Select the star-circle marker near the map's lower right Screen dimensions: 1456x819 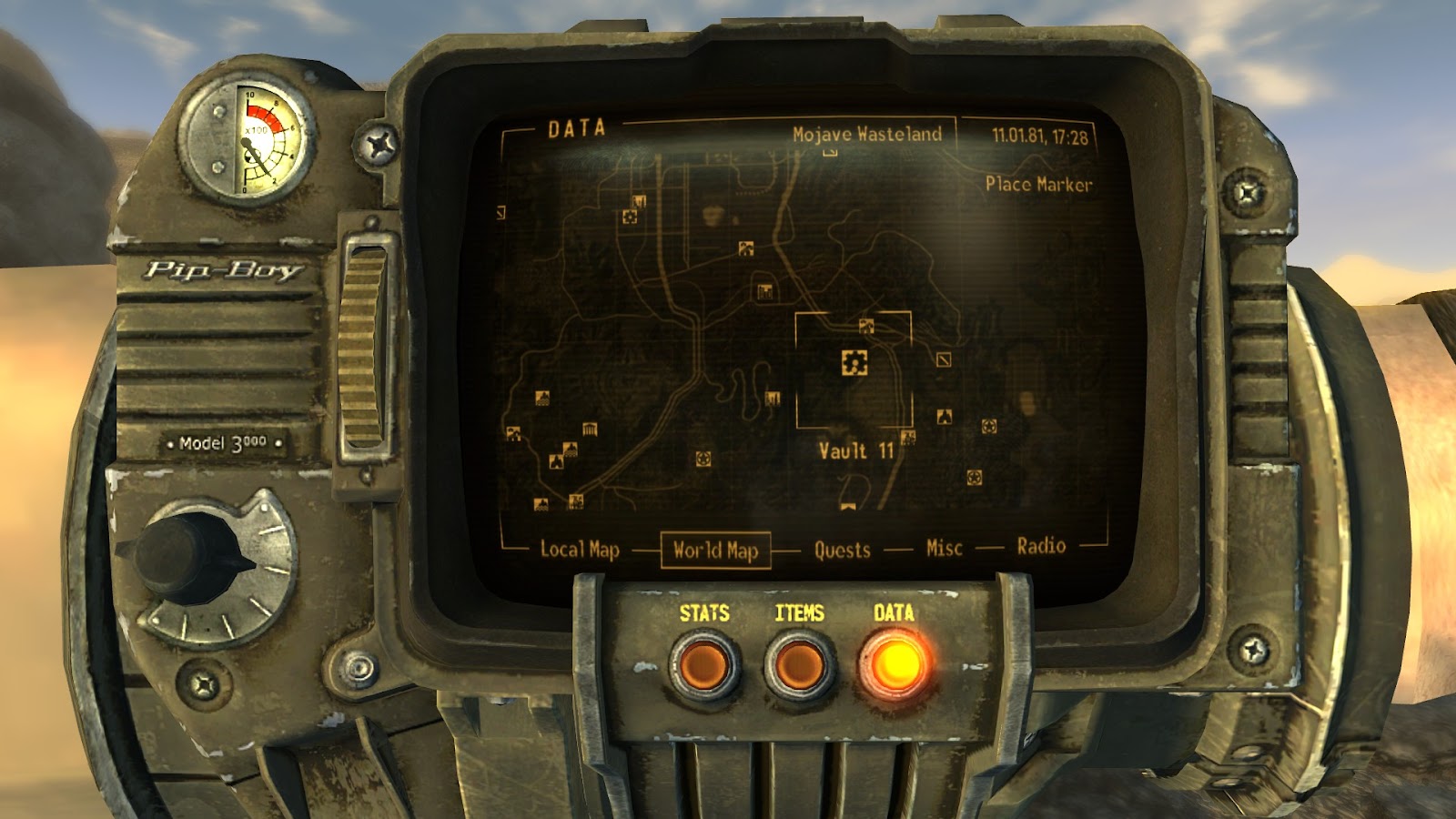coord(974,477)
